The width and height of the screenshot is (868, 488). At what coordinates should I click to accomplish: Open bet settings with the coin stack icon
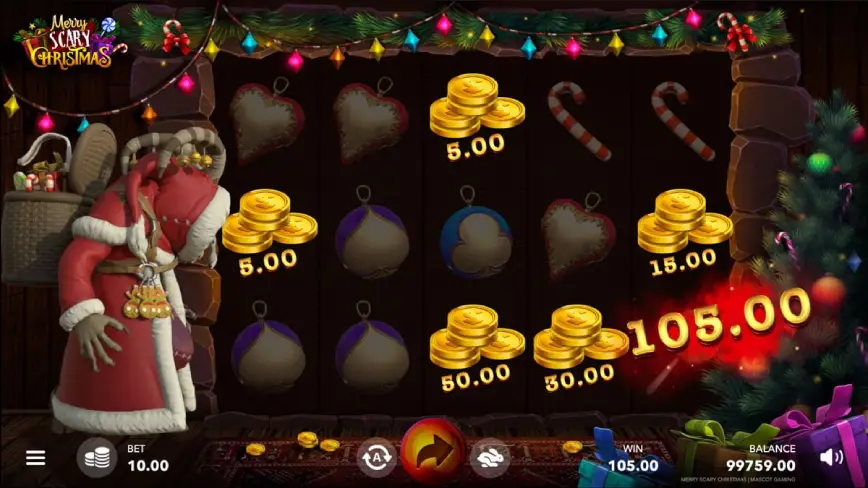coord(96,458)
